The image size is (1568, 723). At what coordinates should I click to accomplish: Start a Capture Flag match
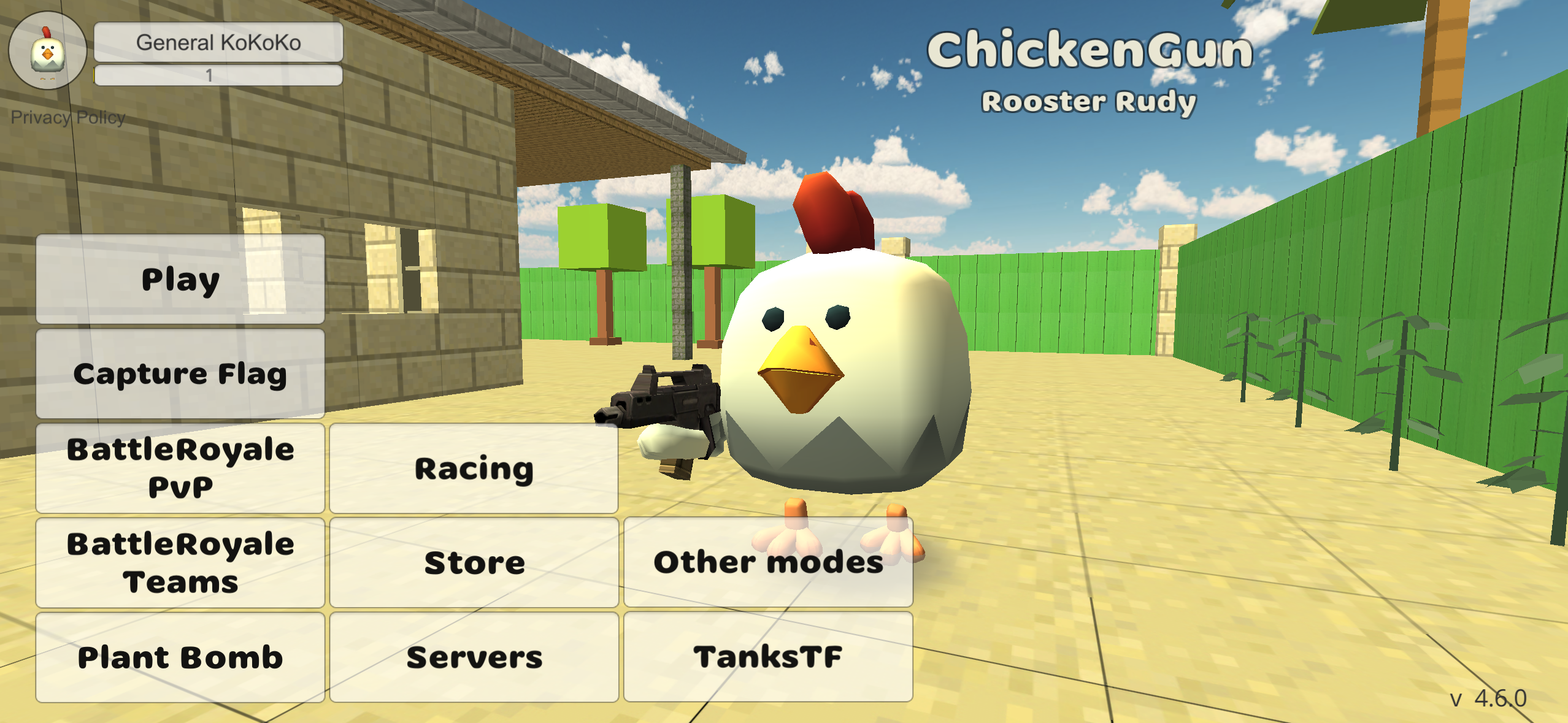click(179, 374)
